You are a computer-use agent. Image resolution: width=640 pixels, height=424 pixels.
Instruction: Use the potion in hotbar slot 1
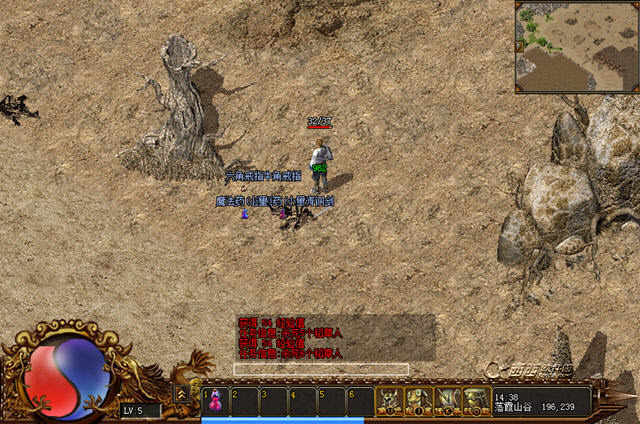click(216, 400)
